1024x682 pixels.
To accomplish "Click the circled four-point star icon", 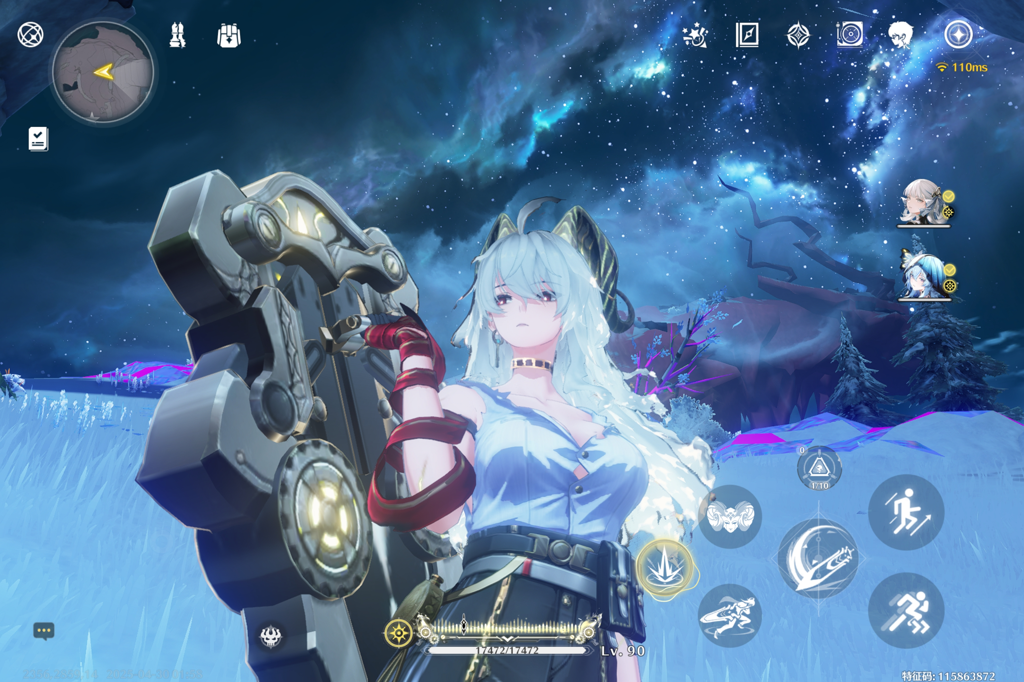I will [958, 36].
